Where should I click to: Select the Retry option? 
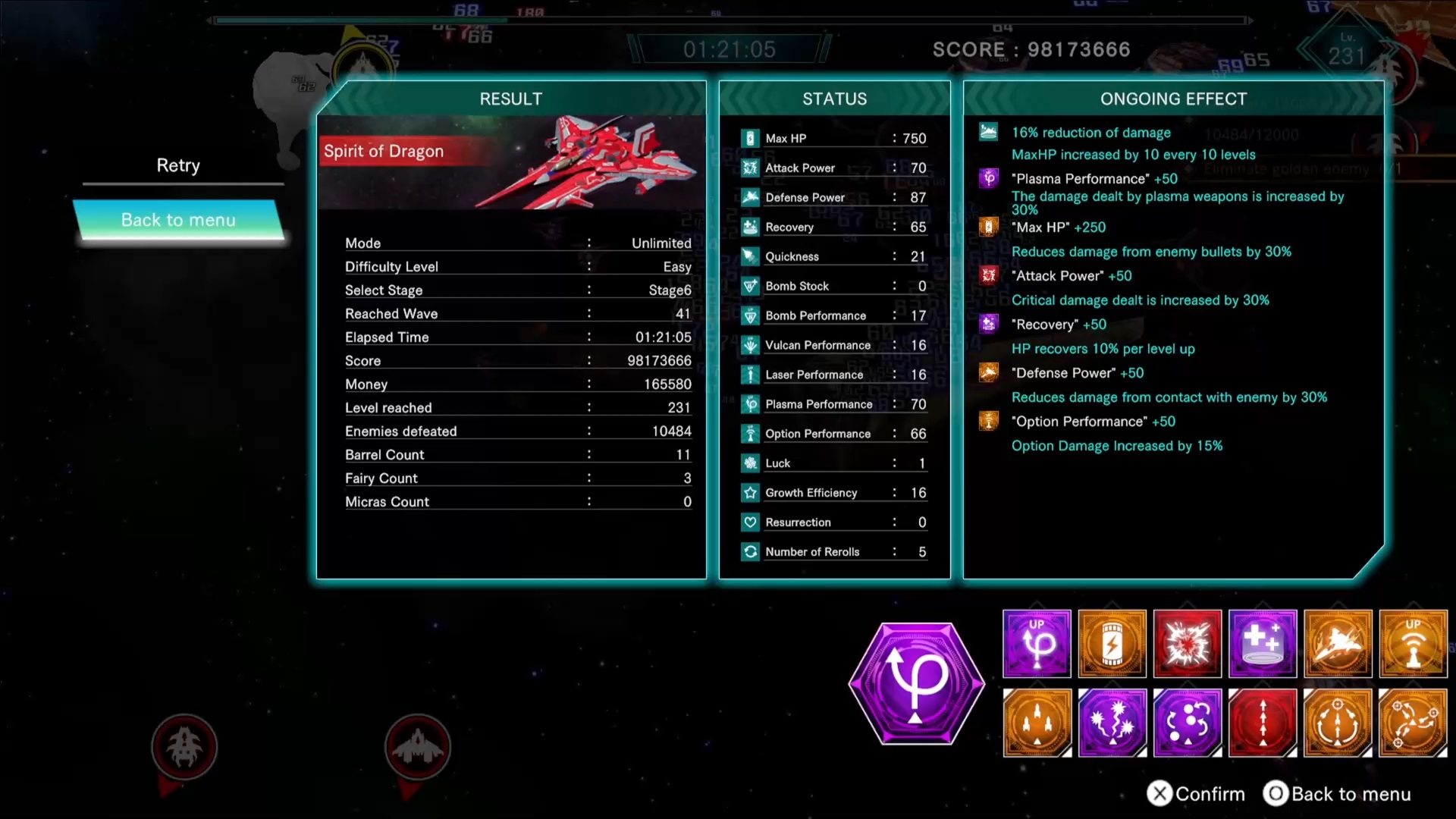pyautogui.click(x=178, y=165)
